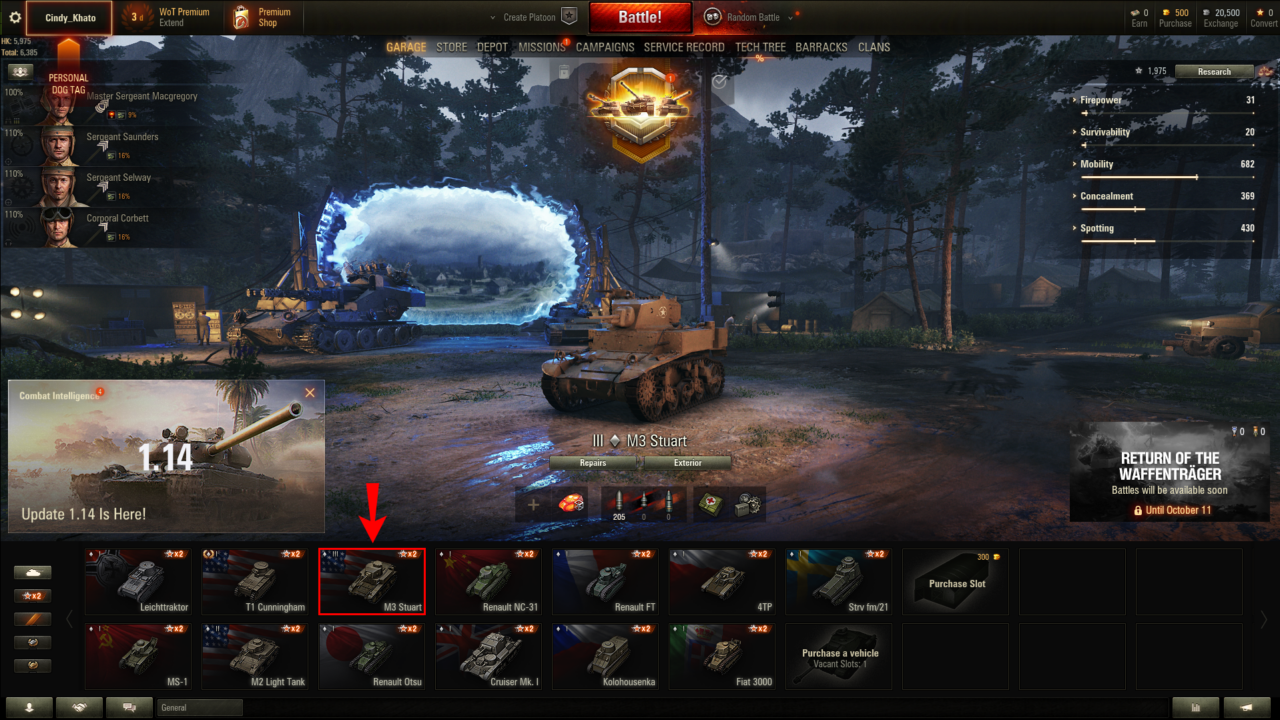
Task: Toggle the ribbon vehicle carousel filter
Action: [x=33, y=617]
